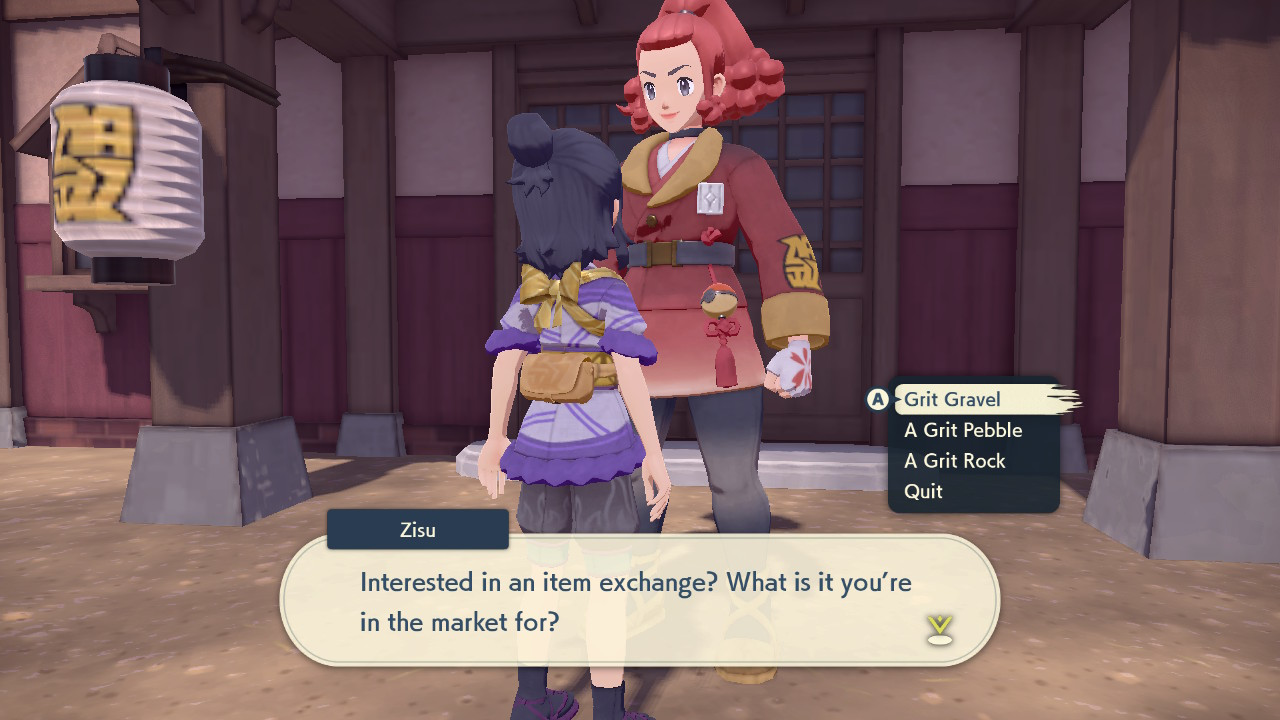
Task: Click the yellow continue arrow indicator
Action: pyautogui.click(x=938, y=623)
